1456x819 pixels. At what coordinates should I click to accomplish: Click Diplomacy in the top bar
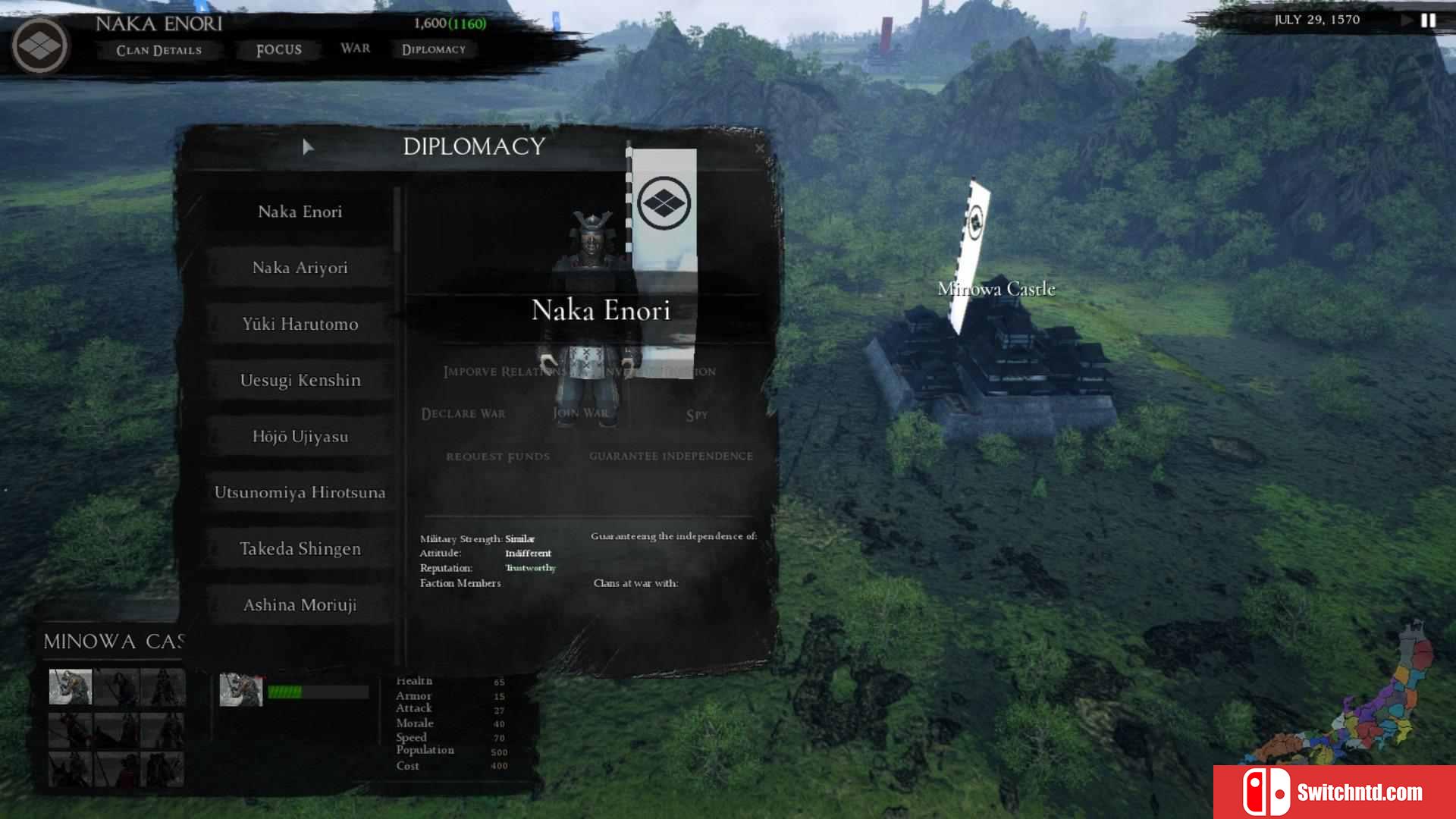point(433,49)
